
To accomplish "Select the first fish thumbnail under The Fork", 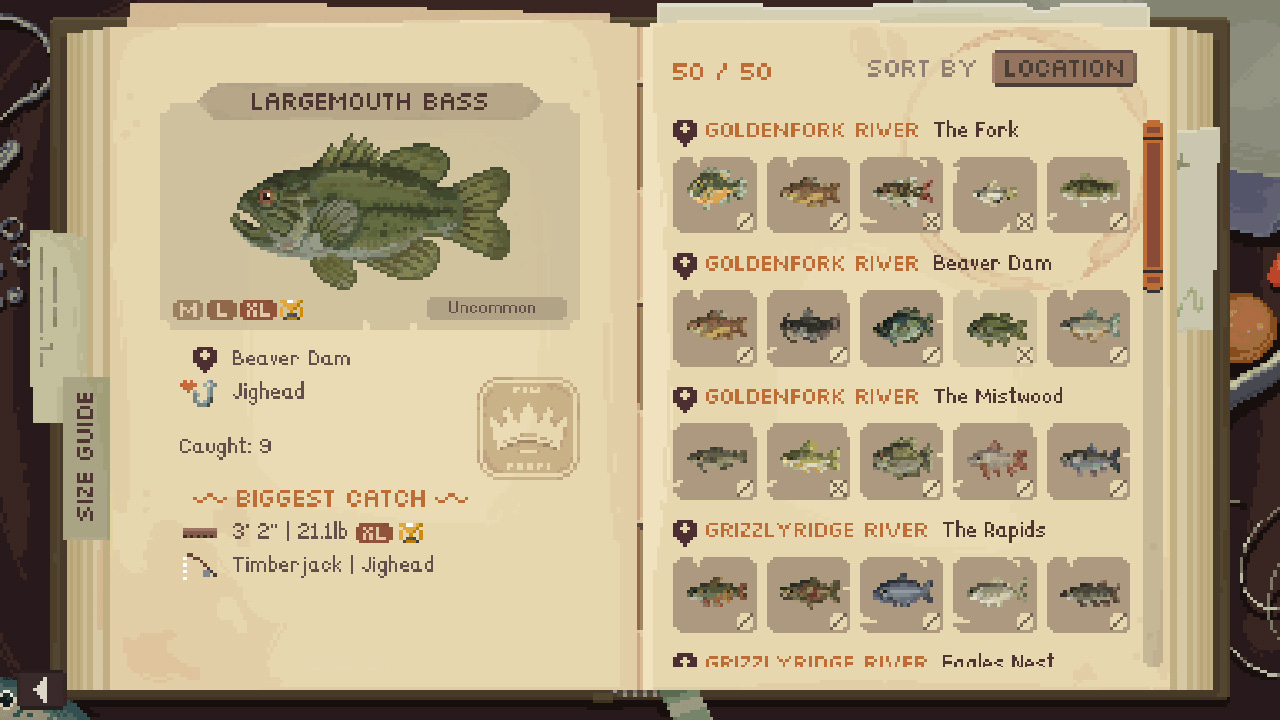I will point(715,195).
